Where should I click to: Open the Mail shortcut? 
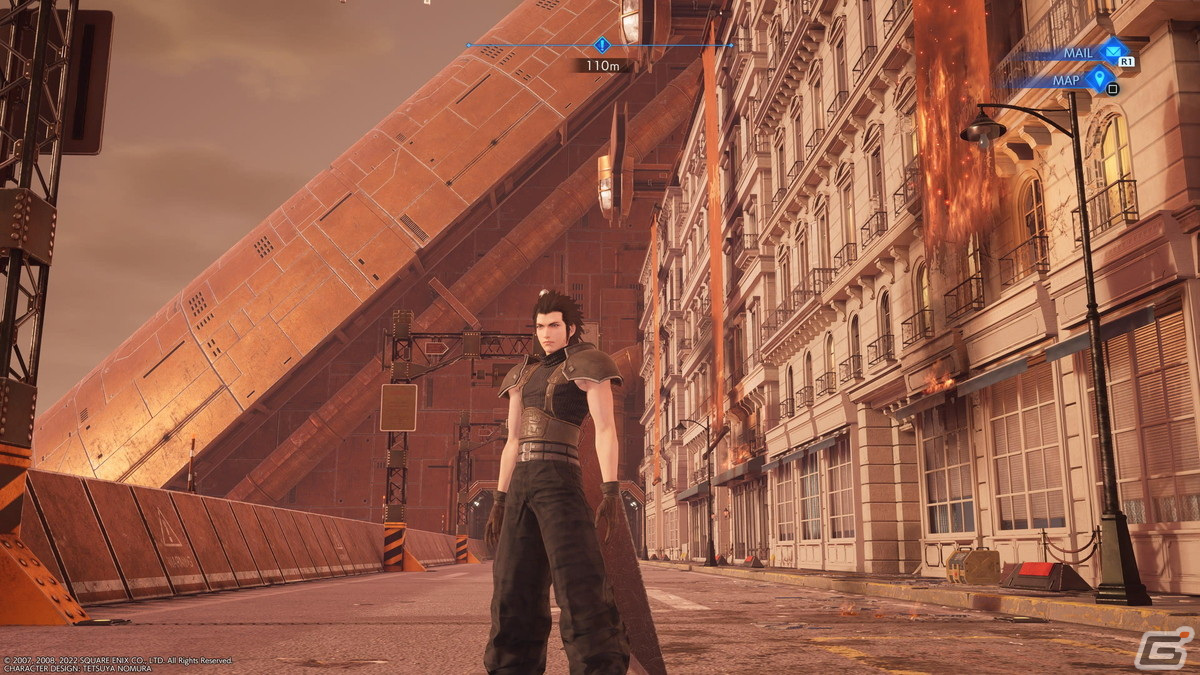point(1110,51)
